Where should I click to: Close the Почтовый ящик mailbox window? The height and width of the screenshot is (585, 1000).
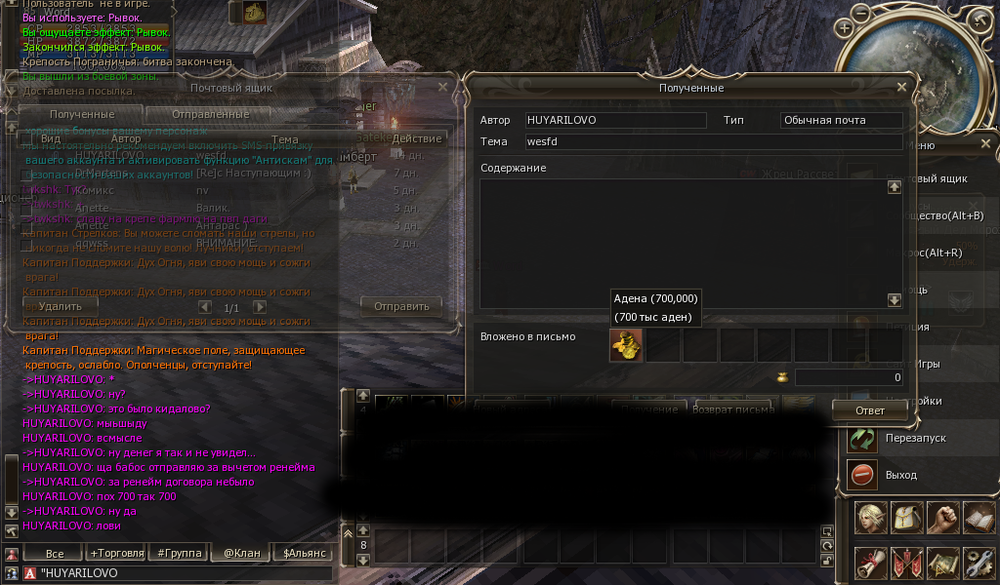coord(443,88)
